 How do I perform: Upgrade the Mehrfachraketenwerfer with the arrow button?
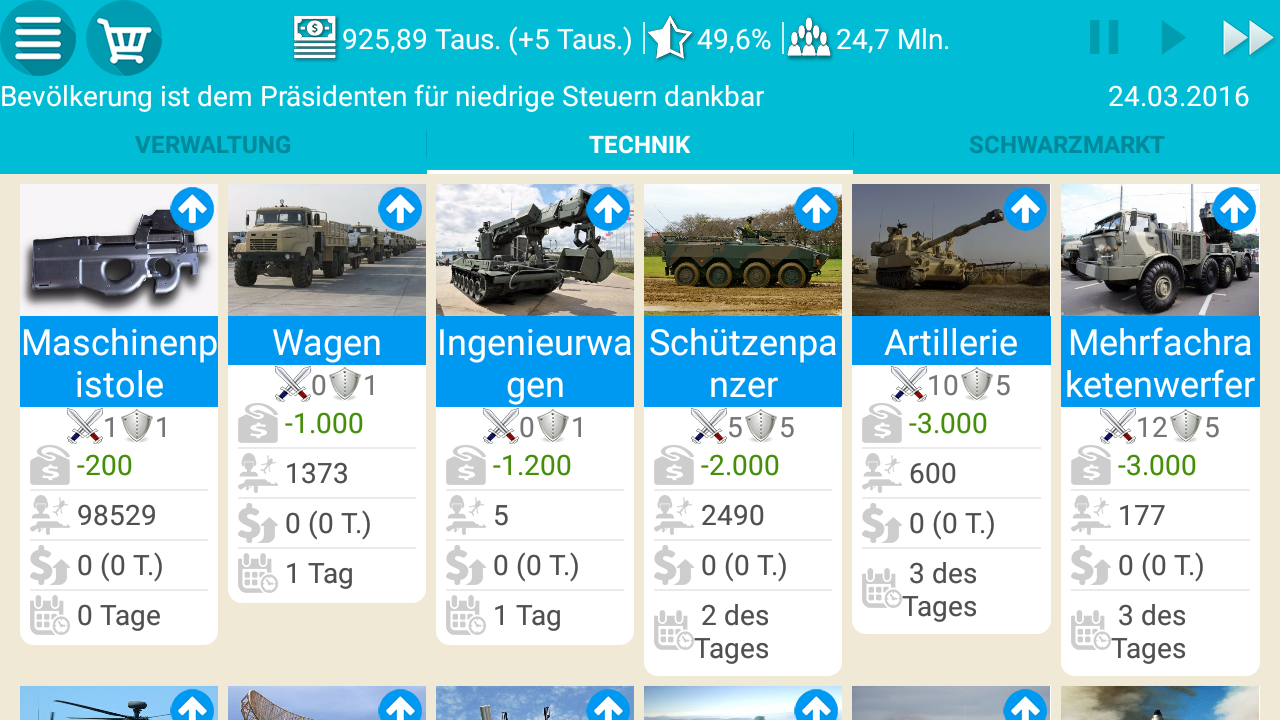[1237, 209]
